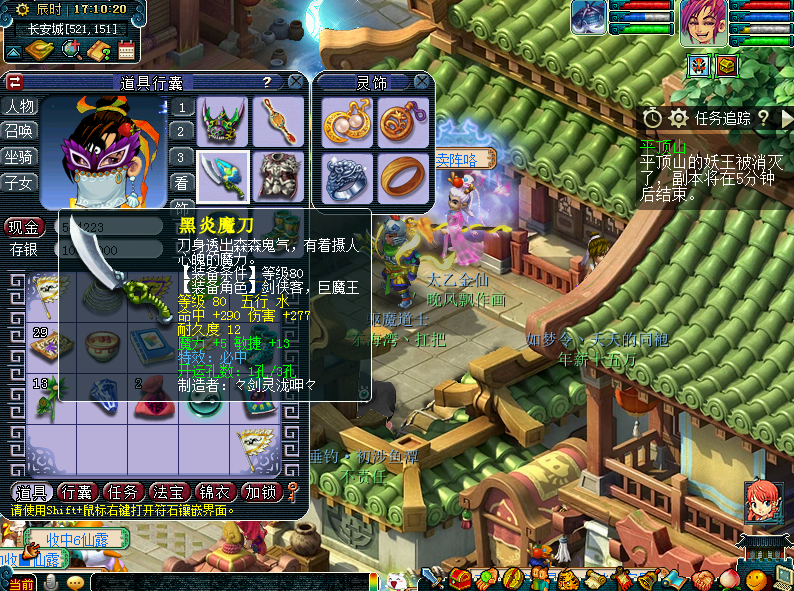Select the equipped black flame blade weapon slot
The height and width of the screenshot is (591, 794).
[222, 177]
